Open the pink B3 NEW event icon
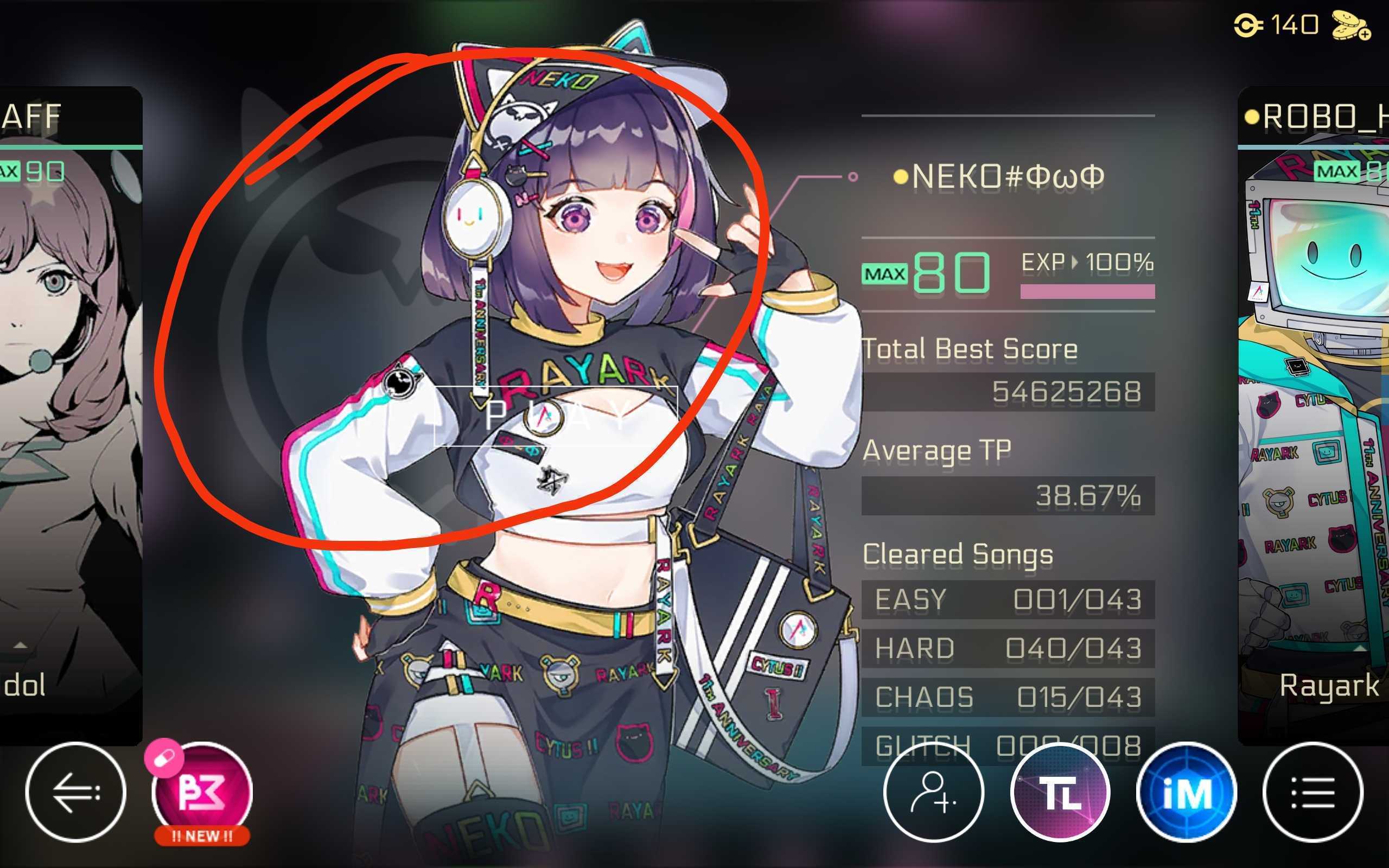The height and width of the screenshot is (868, 1389). pos(202,792)
